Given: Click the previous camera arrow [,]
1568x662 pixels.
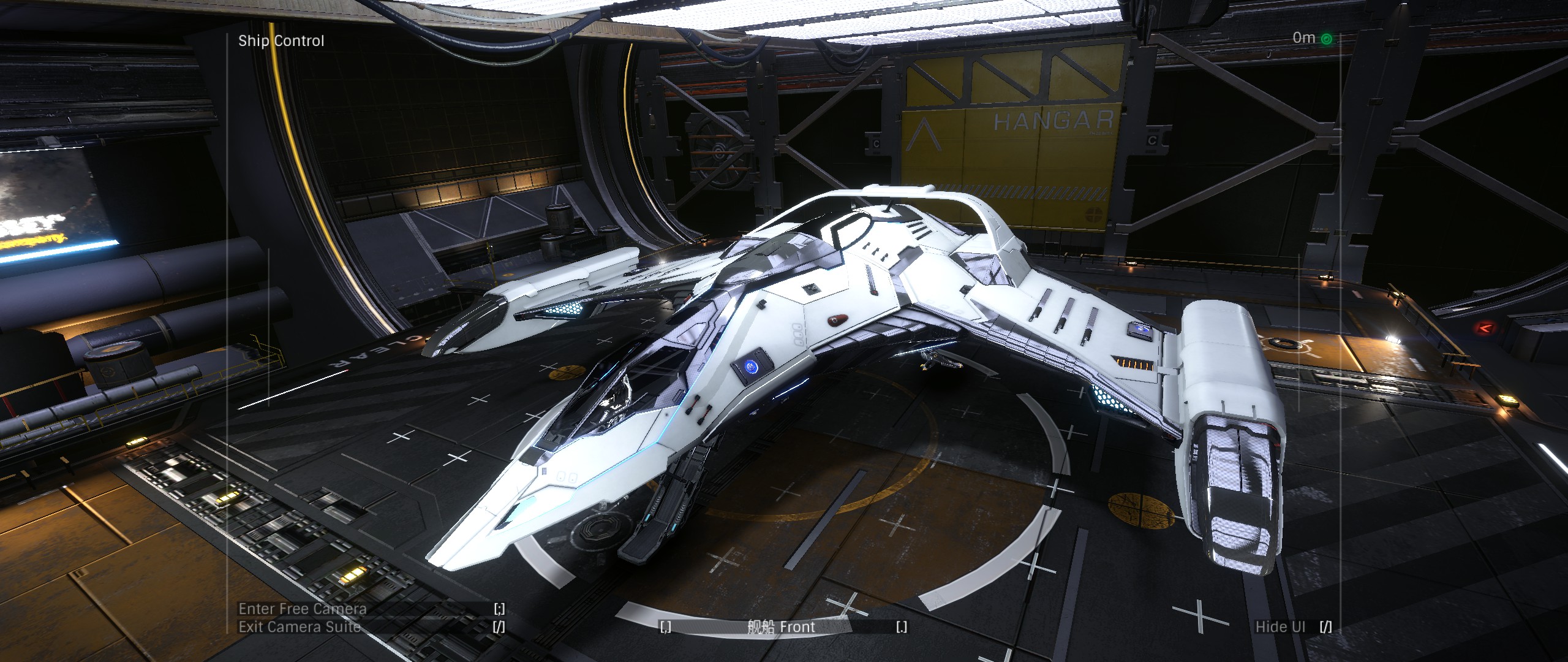Looking at the screenshot, I should coord(665,626).
